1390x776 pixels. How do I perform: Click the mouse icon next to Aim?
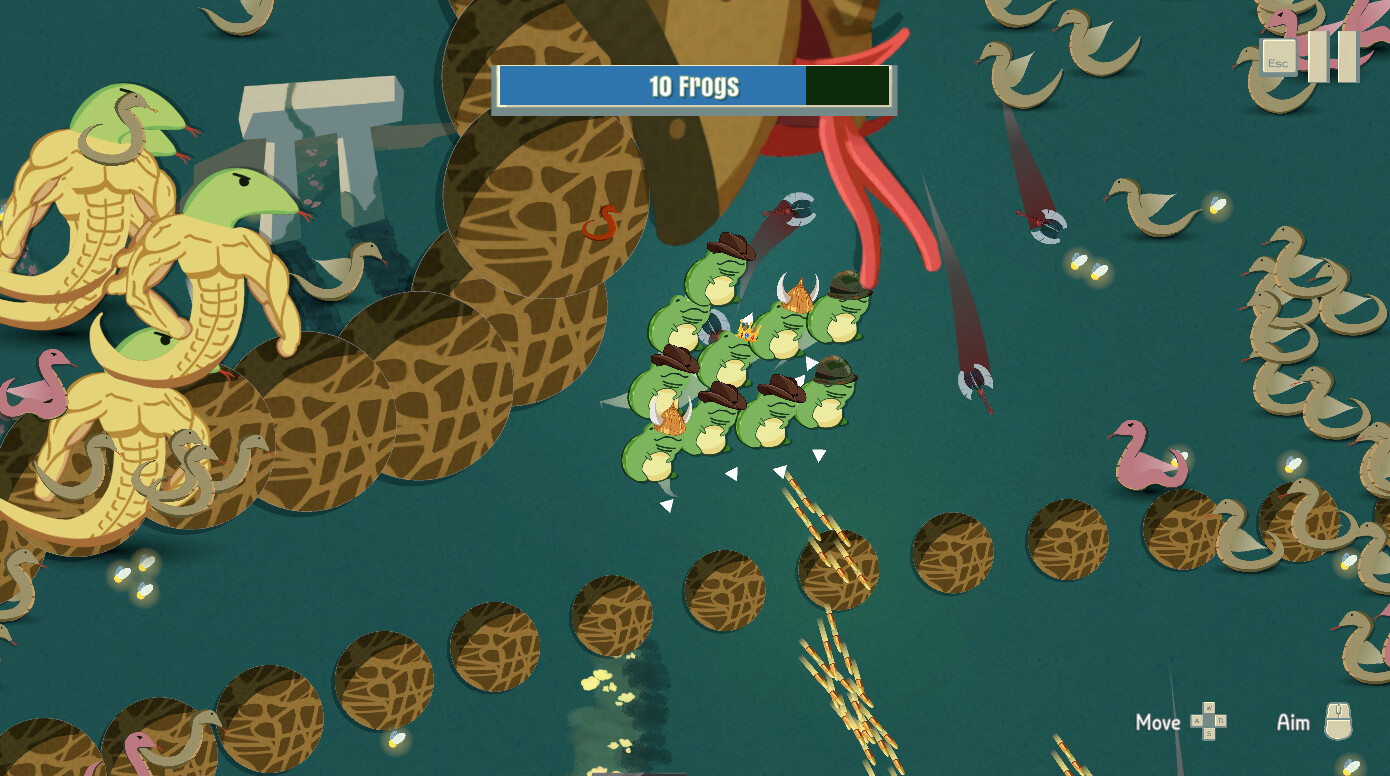[1338, 723]
